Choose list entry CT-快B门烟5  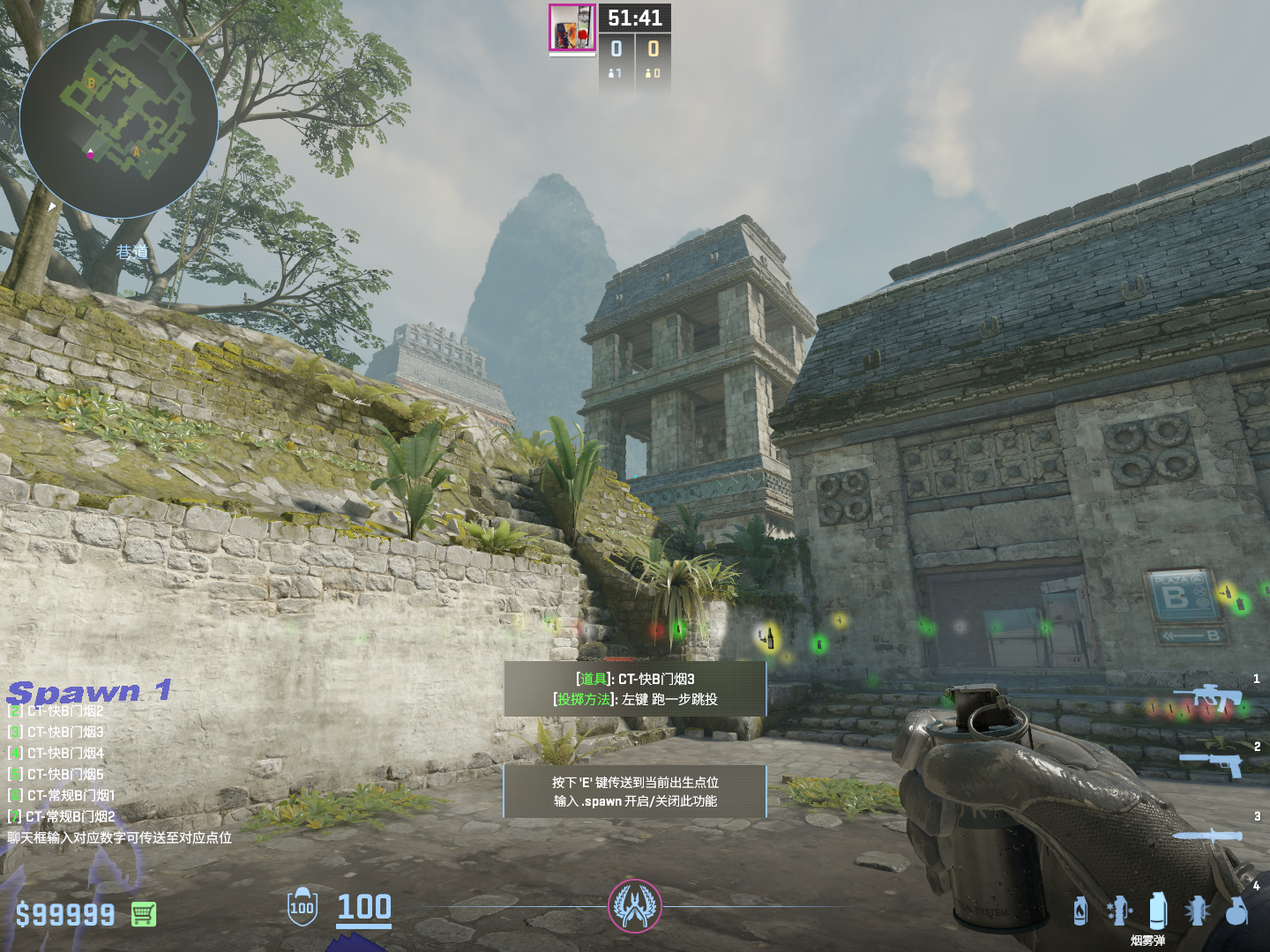coord(64,774)
